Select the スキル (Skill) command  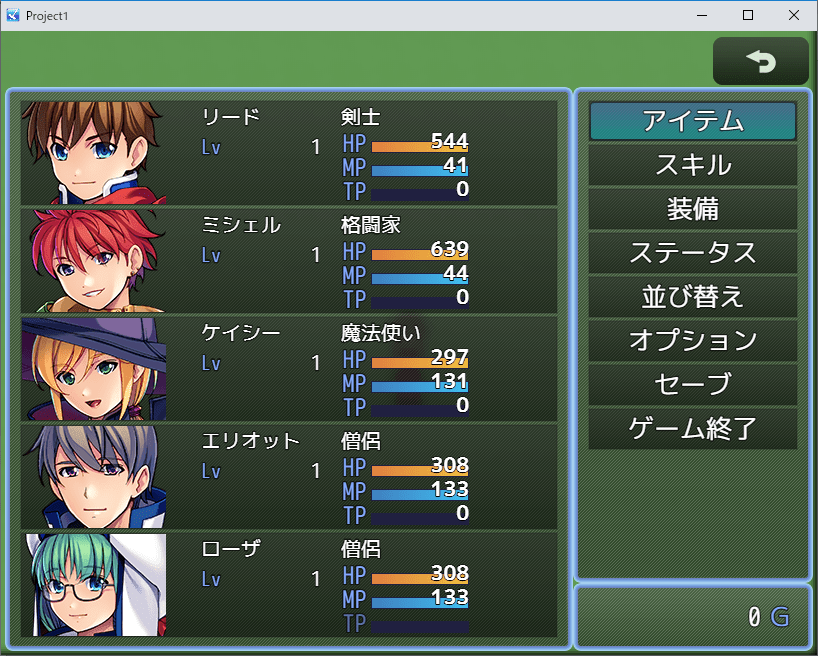(693, 165)
